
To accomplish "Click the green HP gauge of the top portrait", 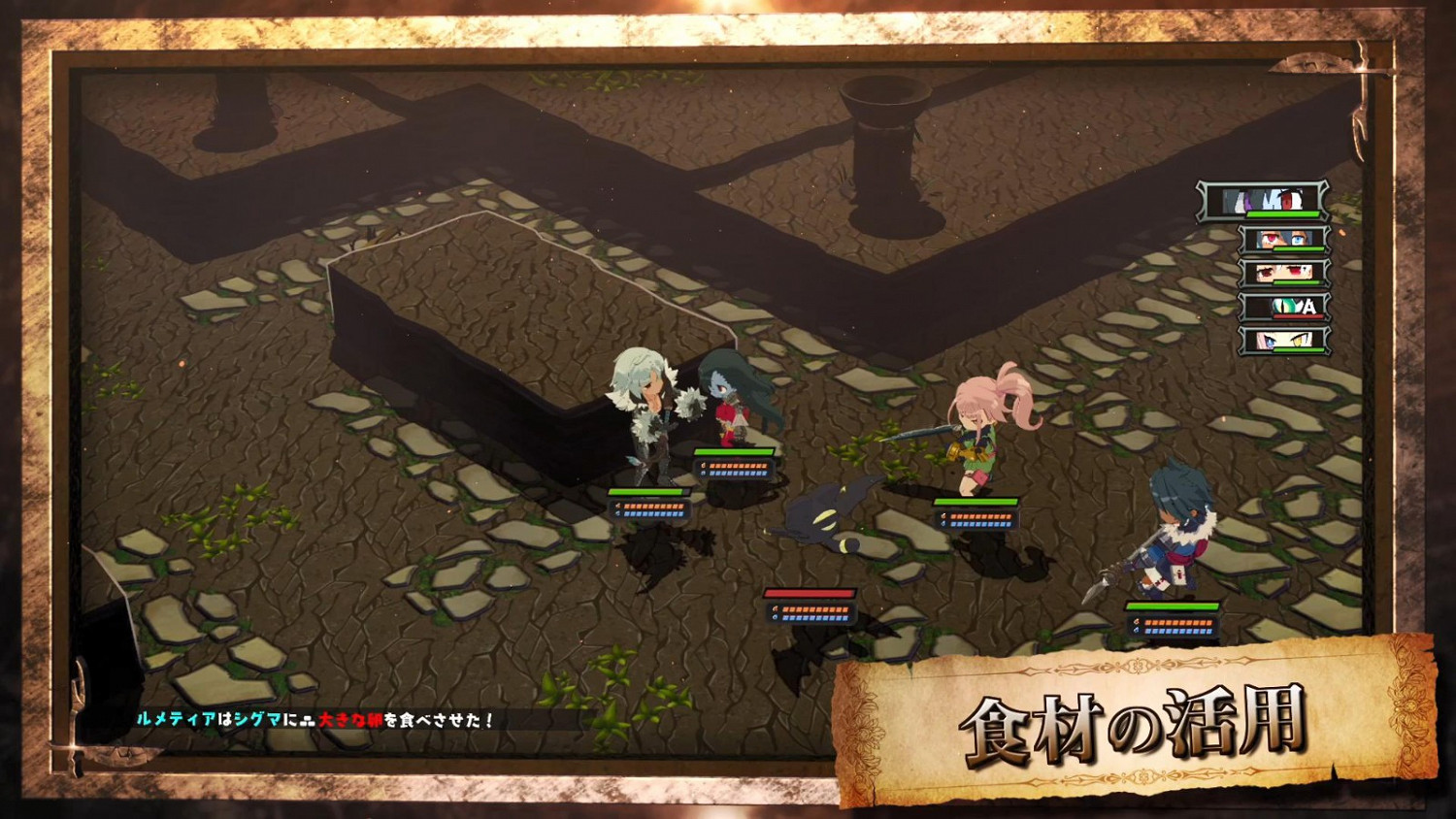I will 1282,215.
